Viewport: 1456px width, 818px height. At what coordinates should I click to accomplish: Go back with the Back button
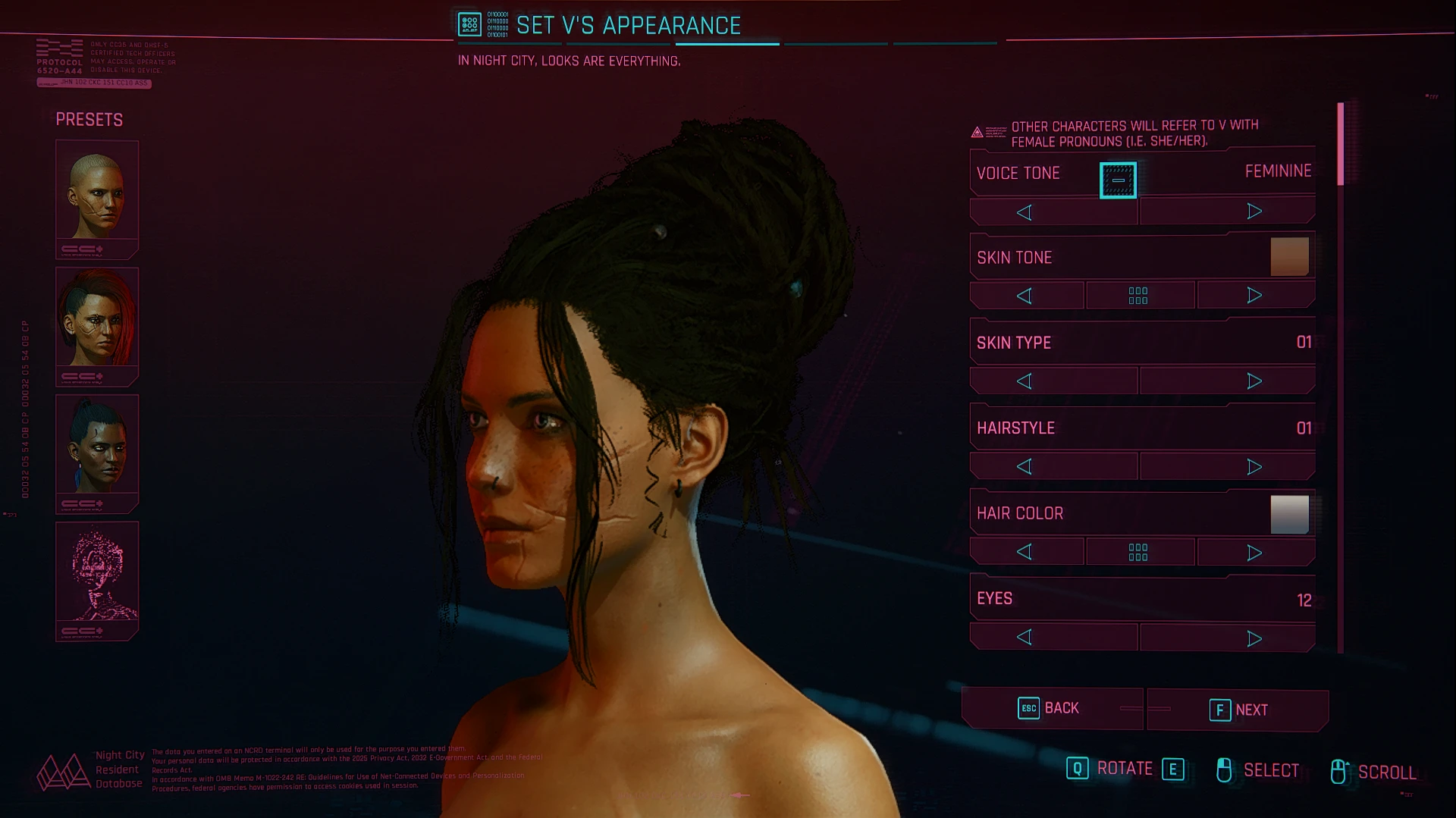(1051, 708)
